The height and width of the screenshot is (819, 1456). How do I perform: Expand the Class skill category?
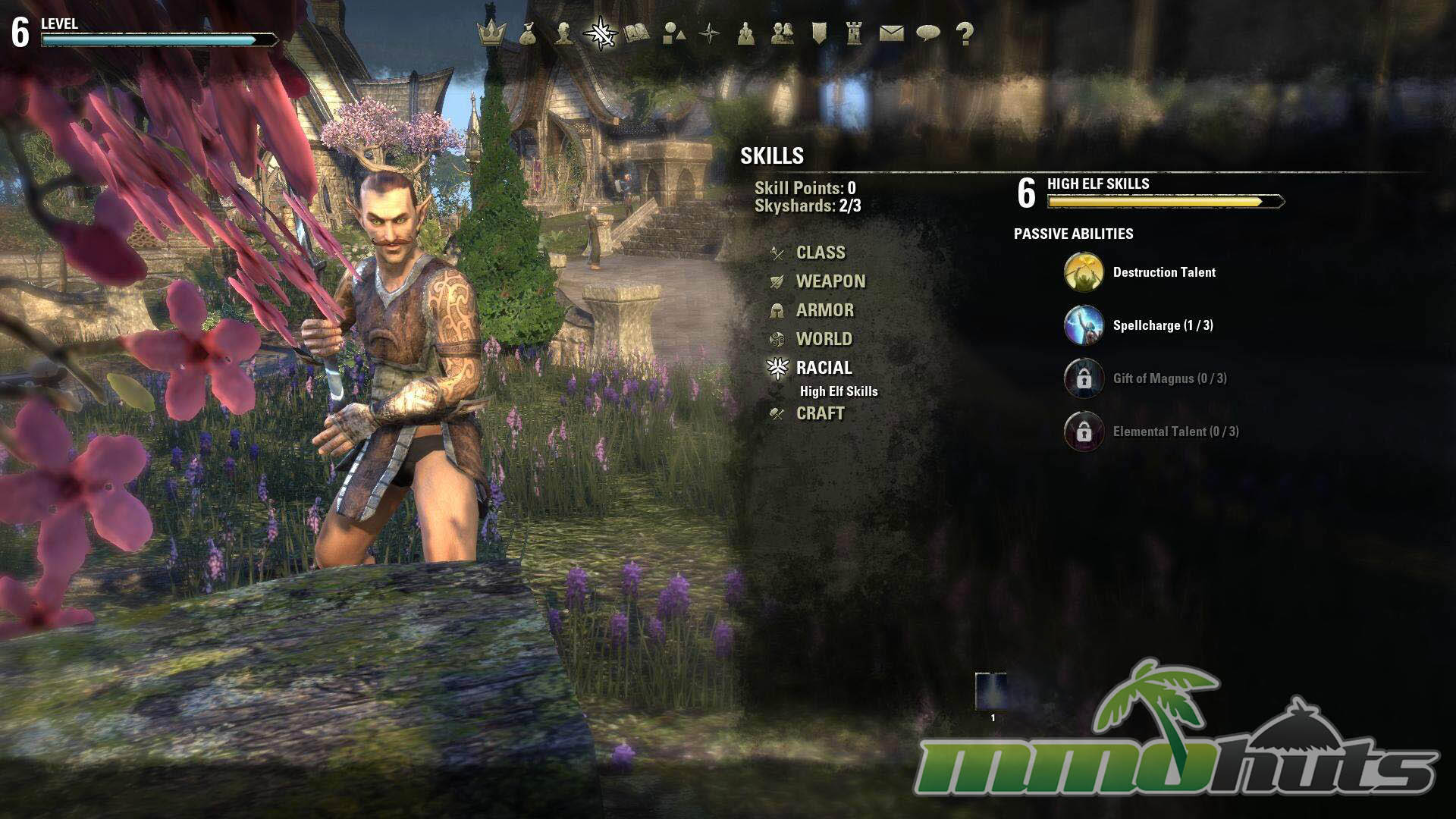[820, 253]
